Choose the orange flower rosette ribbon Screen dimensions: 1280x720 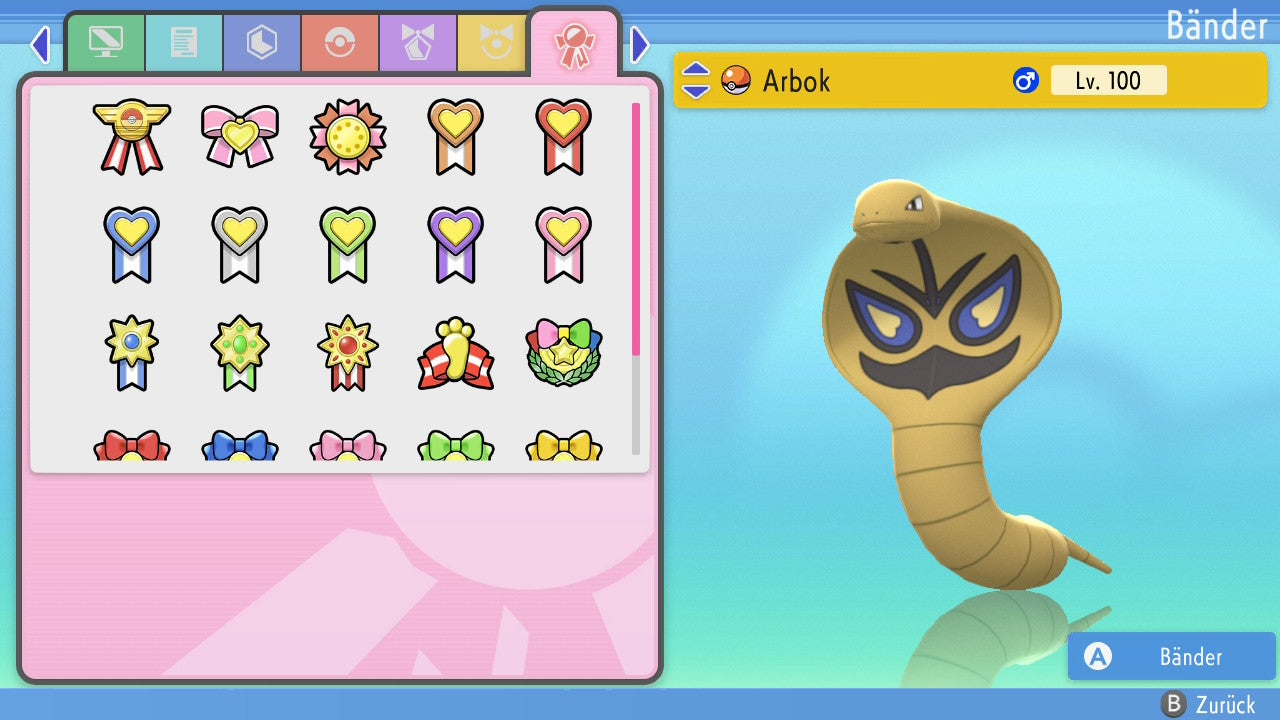coord(347,136)
